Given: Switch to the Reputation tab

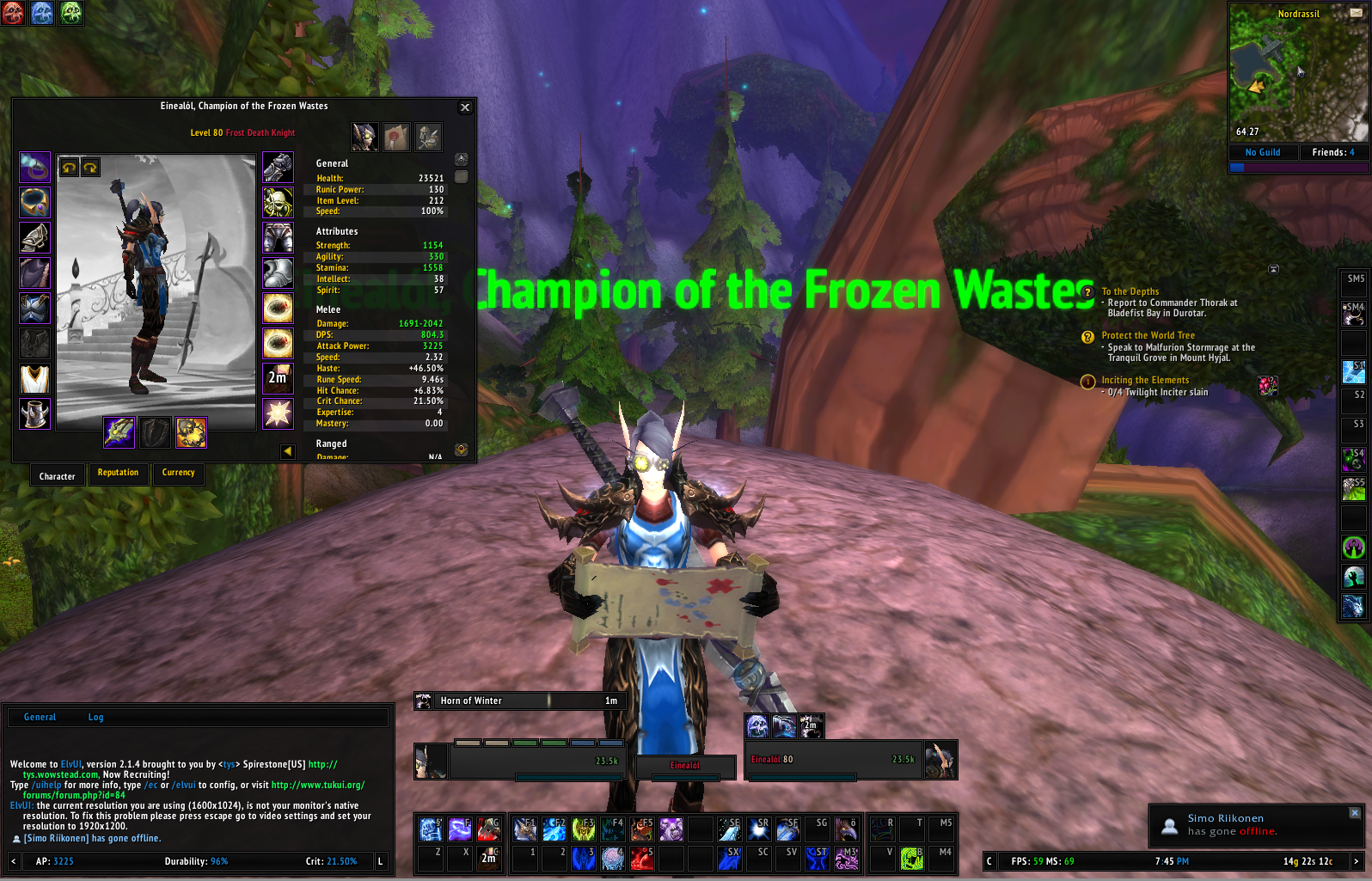Looking at the screenshot, I should click(118, 473).
